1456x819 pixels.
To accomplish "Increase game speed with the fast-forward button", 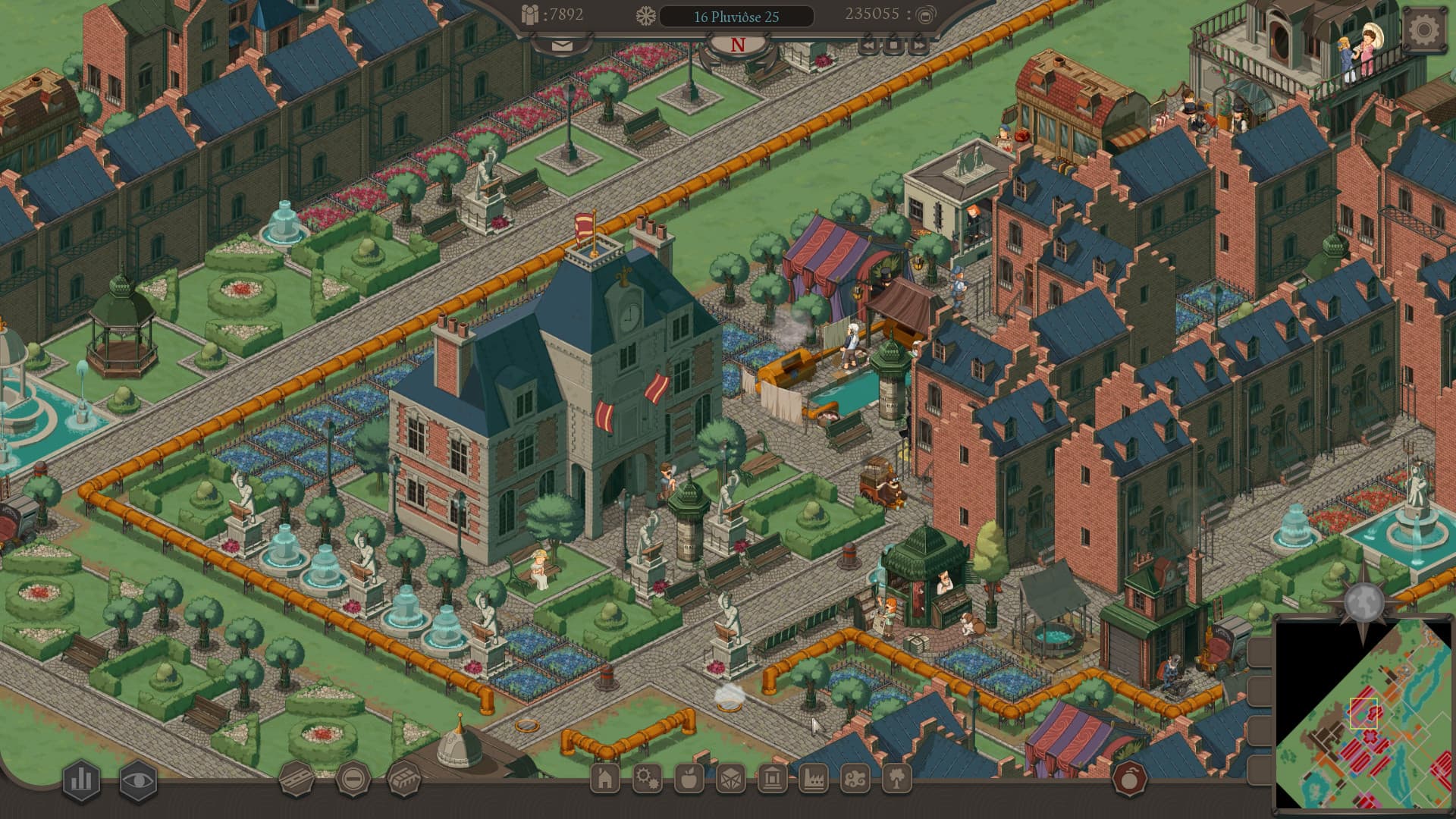I will [918, 45].
